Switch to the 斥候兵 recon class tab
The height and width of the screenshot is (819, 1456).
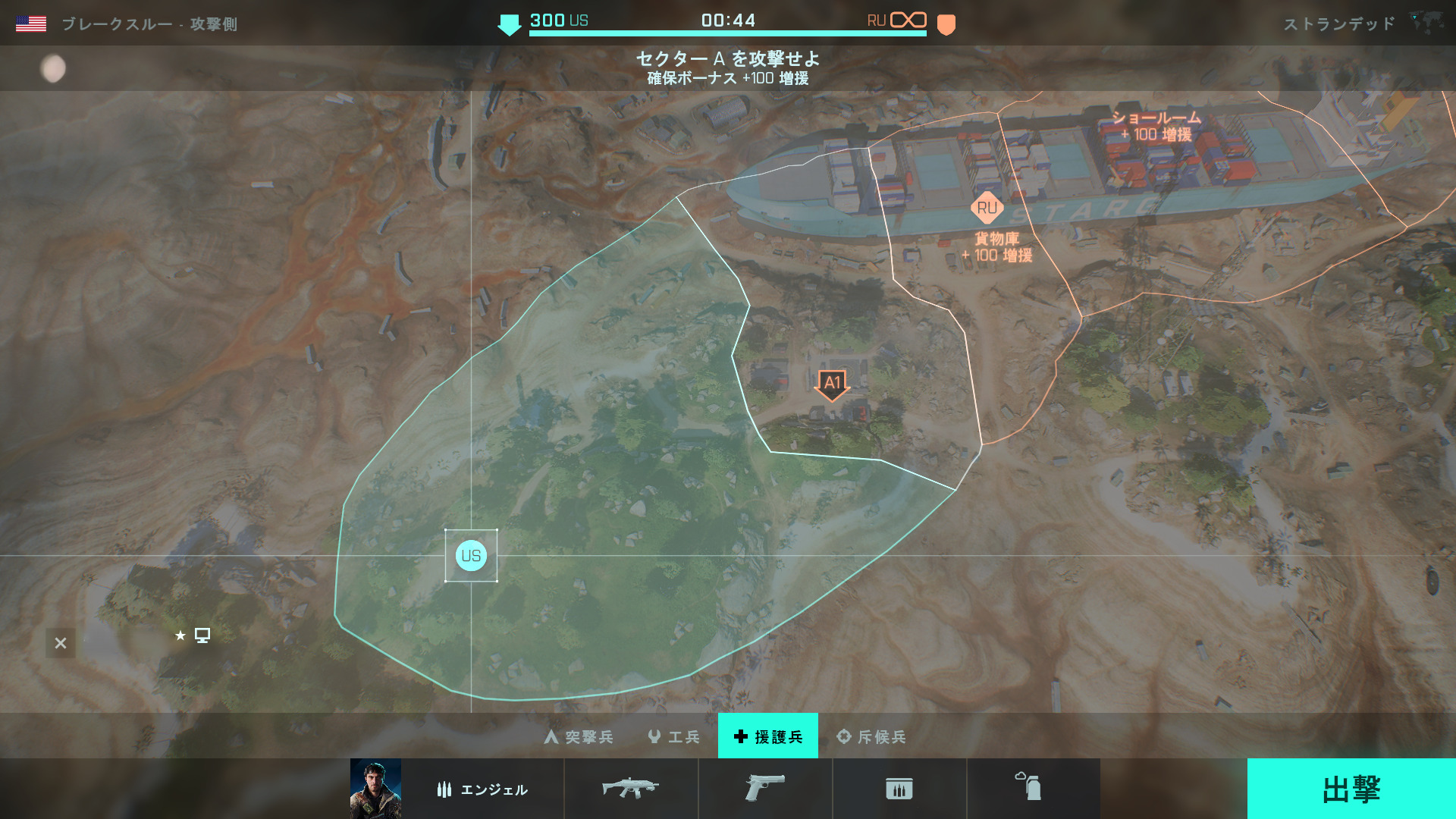pos(871,736)
